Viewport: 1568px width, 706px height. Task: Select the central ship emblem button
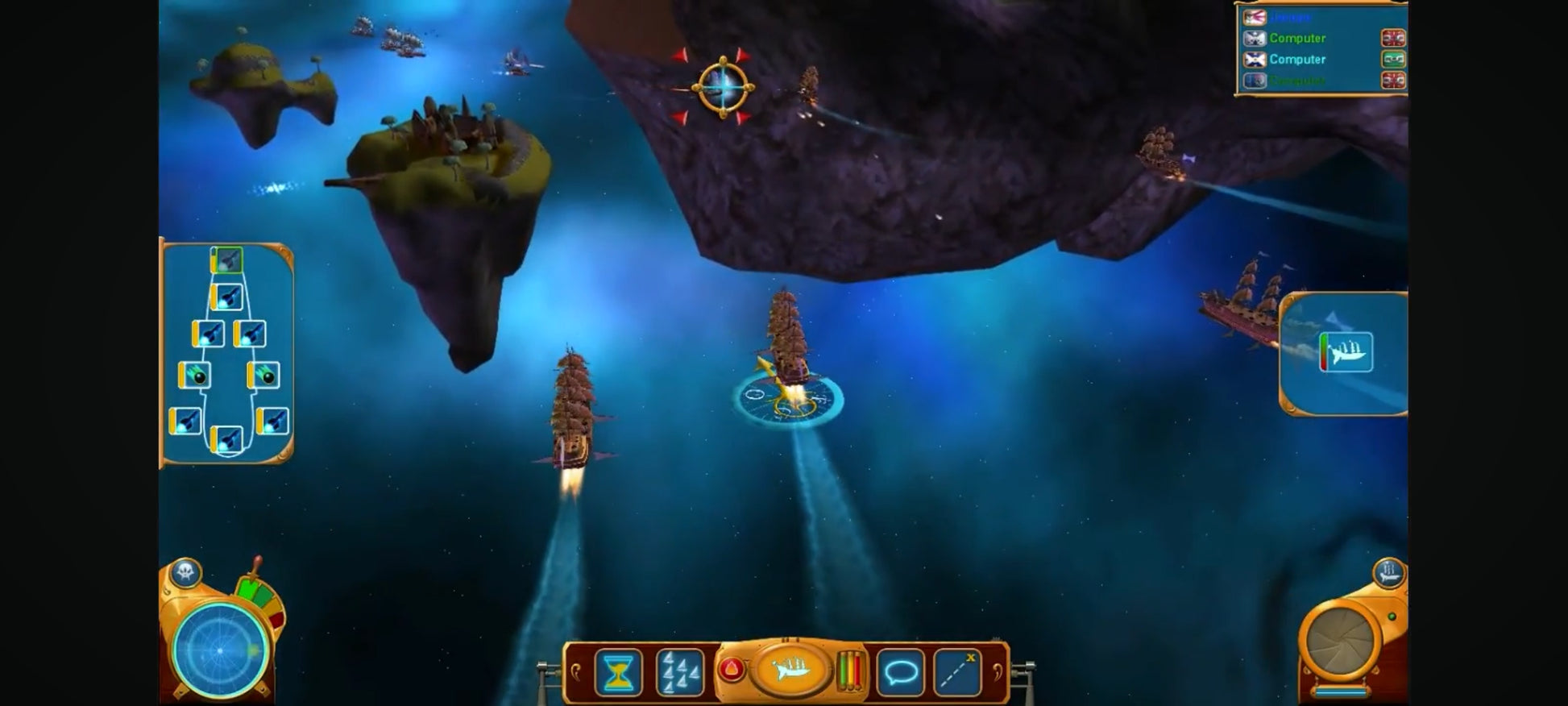[x=790, y=669]
